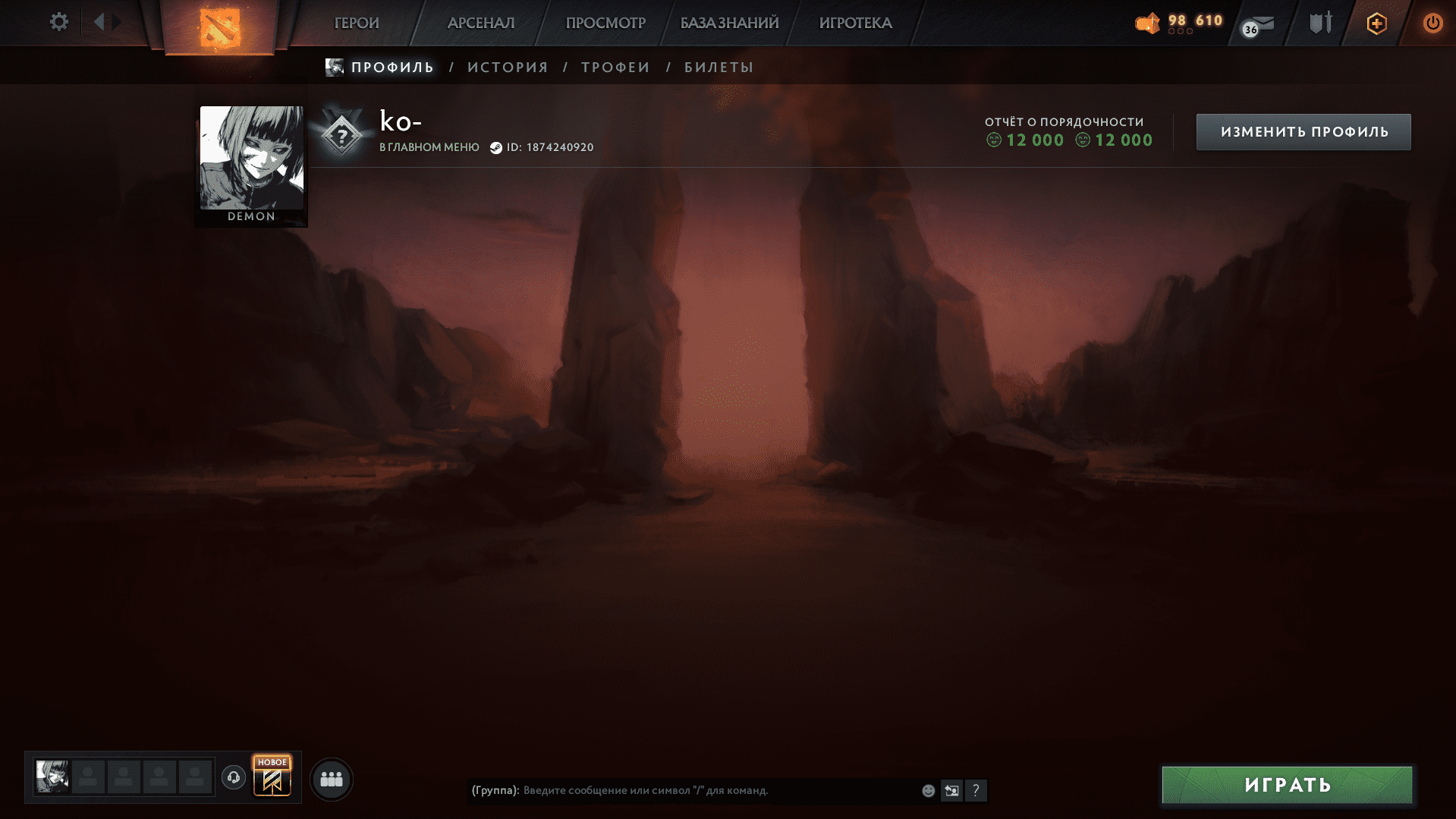
Task: Click the power exit button
Action: tap(1432, 23)
